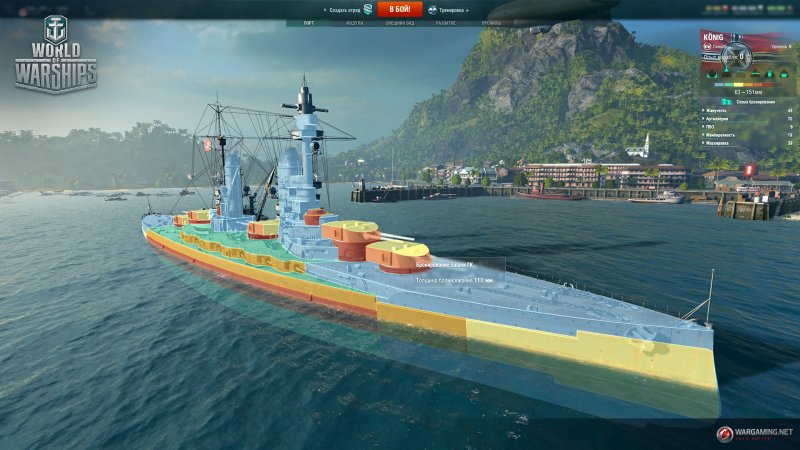The image size is (800, 450).
Task: Switch to the Порт tab
Action: point(309,21)
